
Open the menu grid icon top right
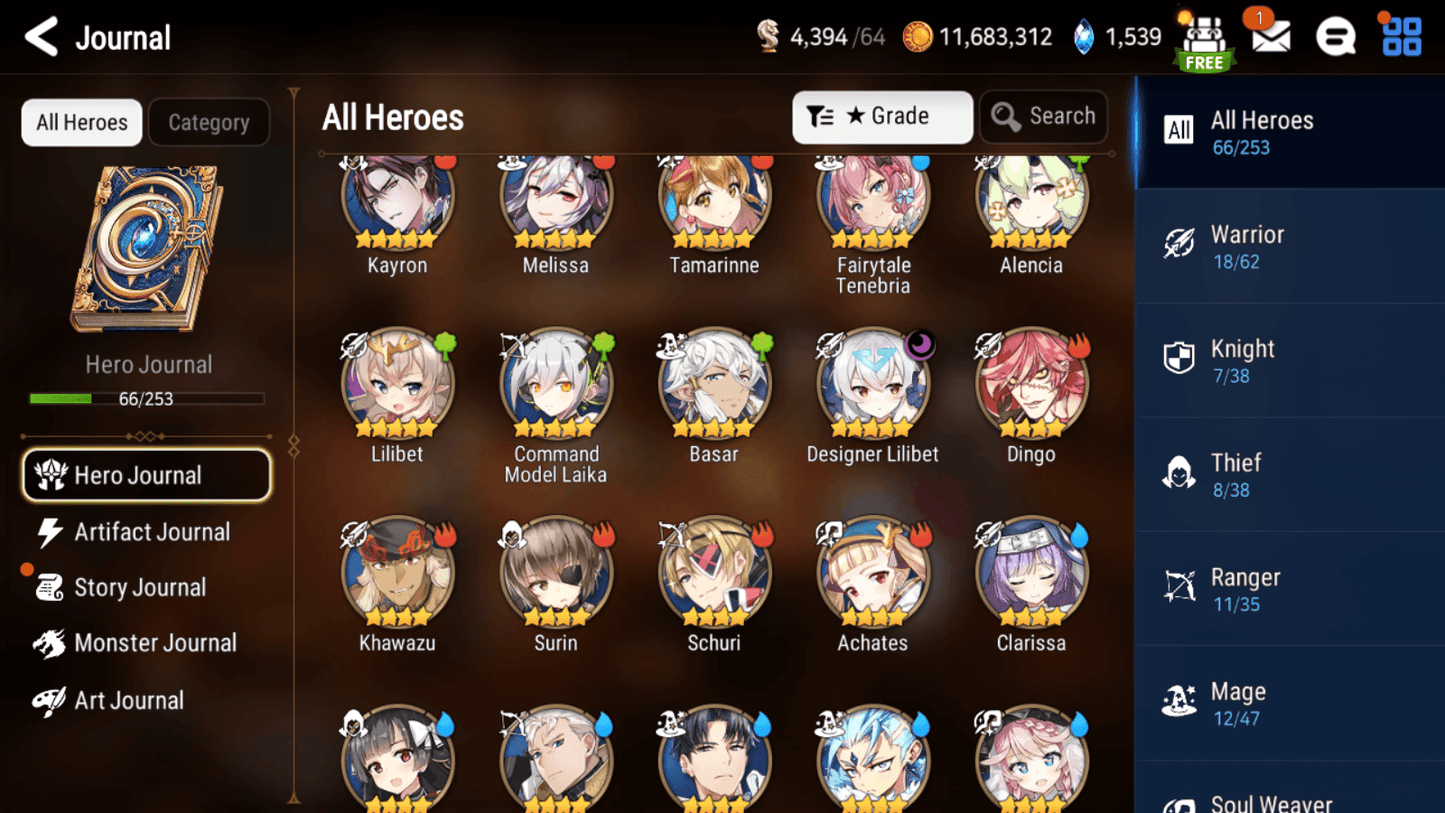1400,37
